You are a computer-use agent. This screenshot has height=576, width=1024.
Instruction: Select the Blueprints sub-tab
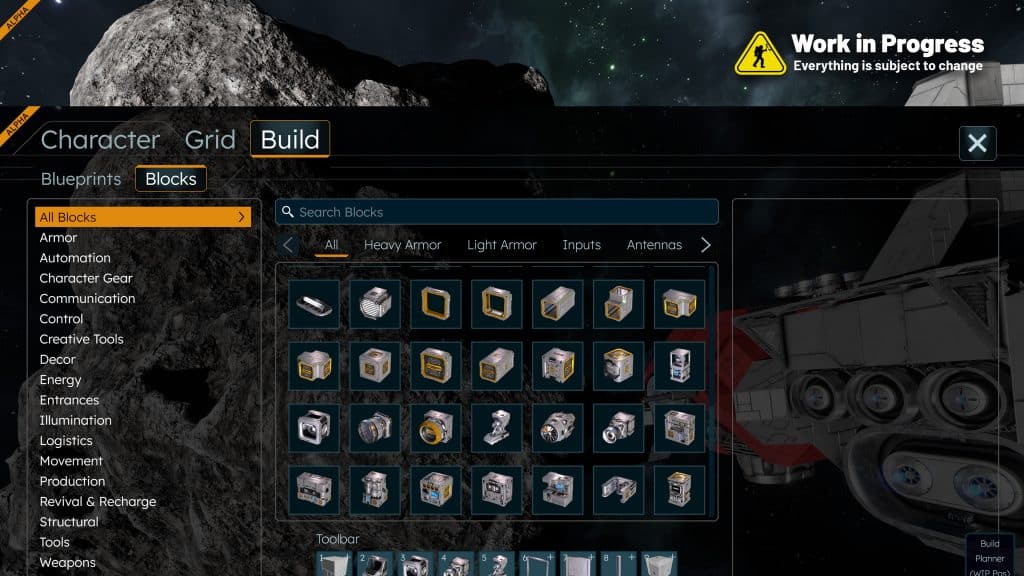point(81,179)
